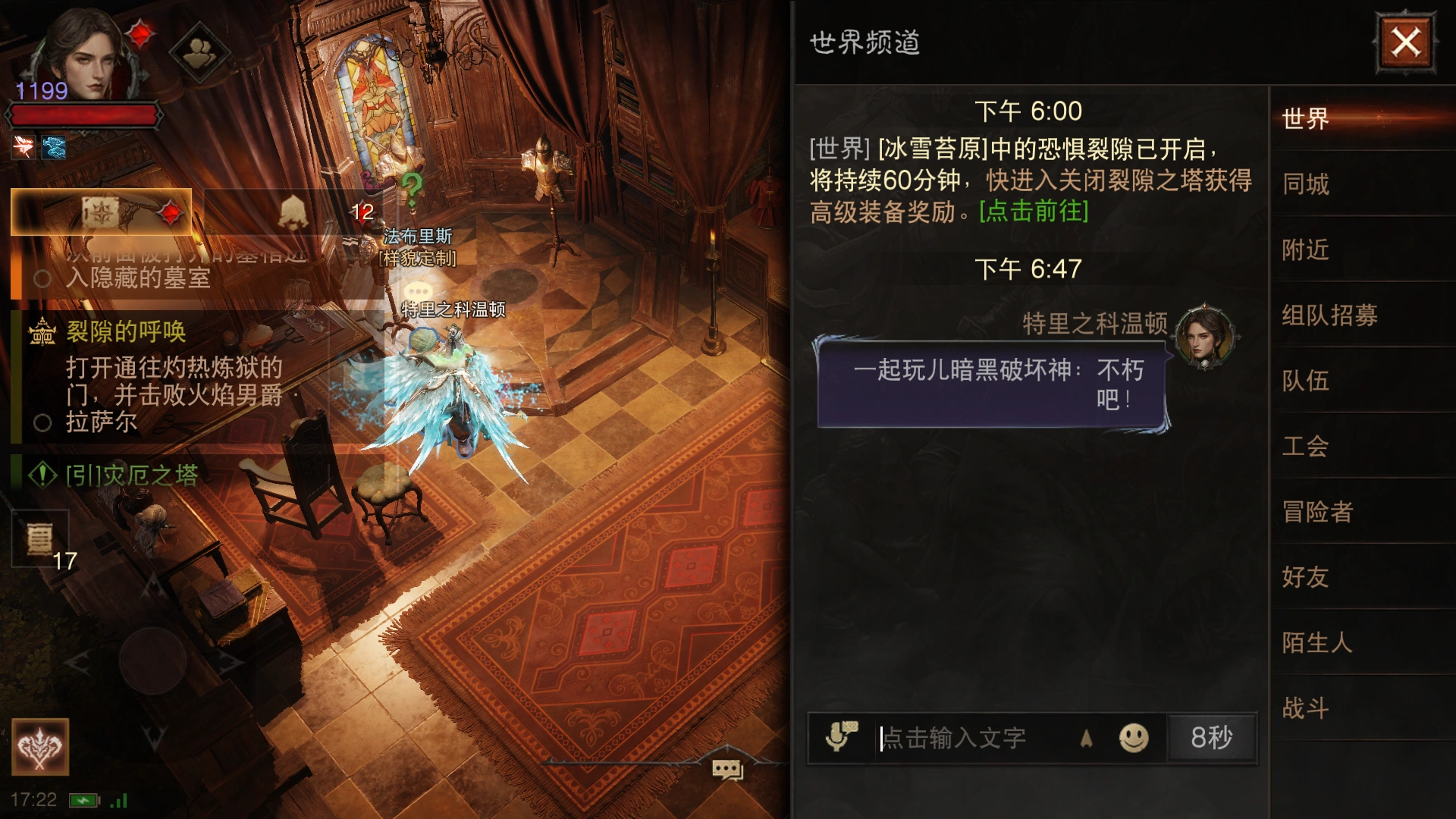Click the 8秒 cooldown button
The width and height of the screenshot is (1456, 819).
(1211, 736)
